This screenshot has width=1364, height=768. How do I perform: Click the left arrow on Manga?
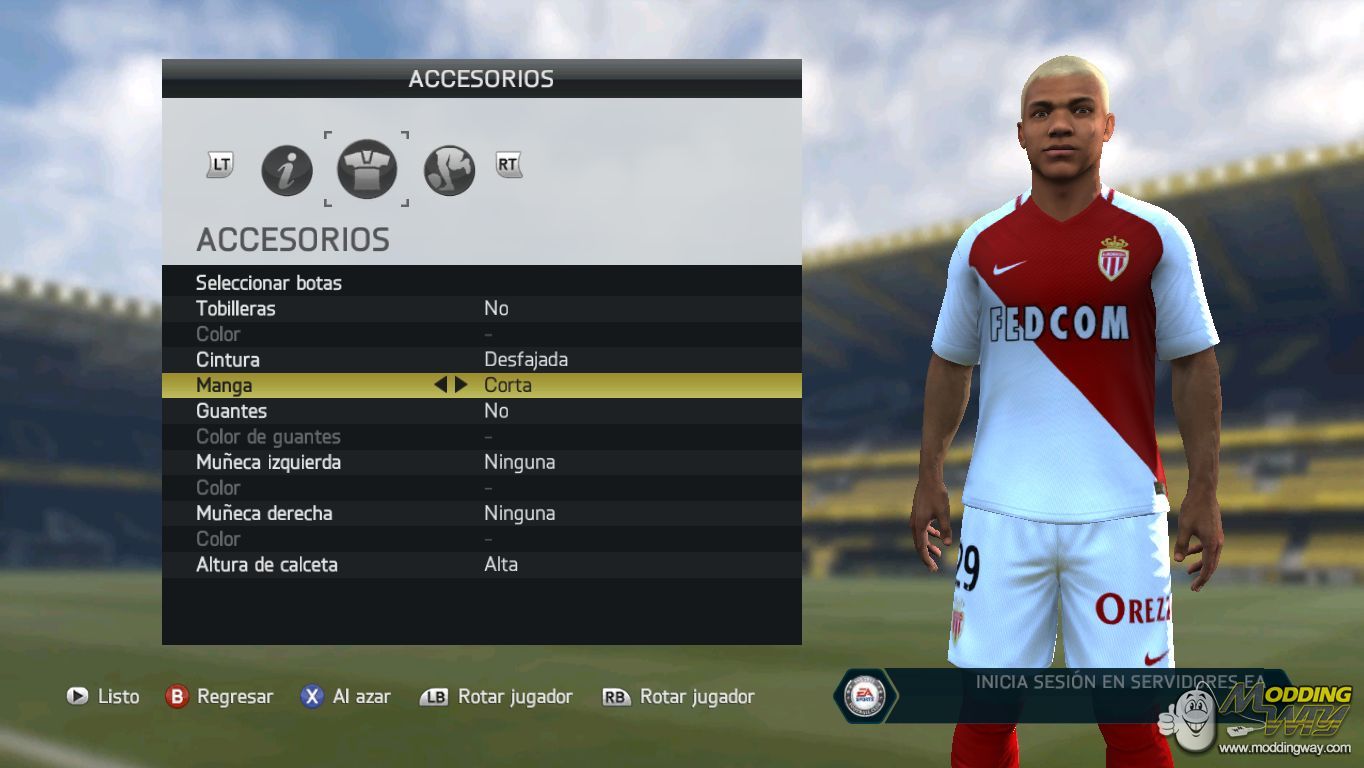pyautogui.click(x=440, y=385)
